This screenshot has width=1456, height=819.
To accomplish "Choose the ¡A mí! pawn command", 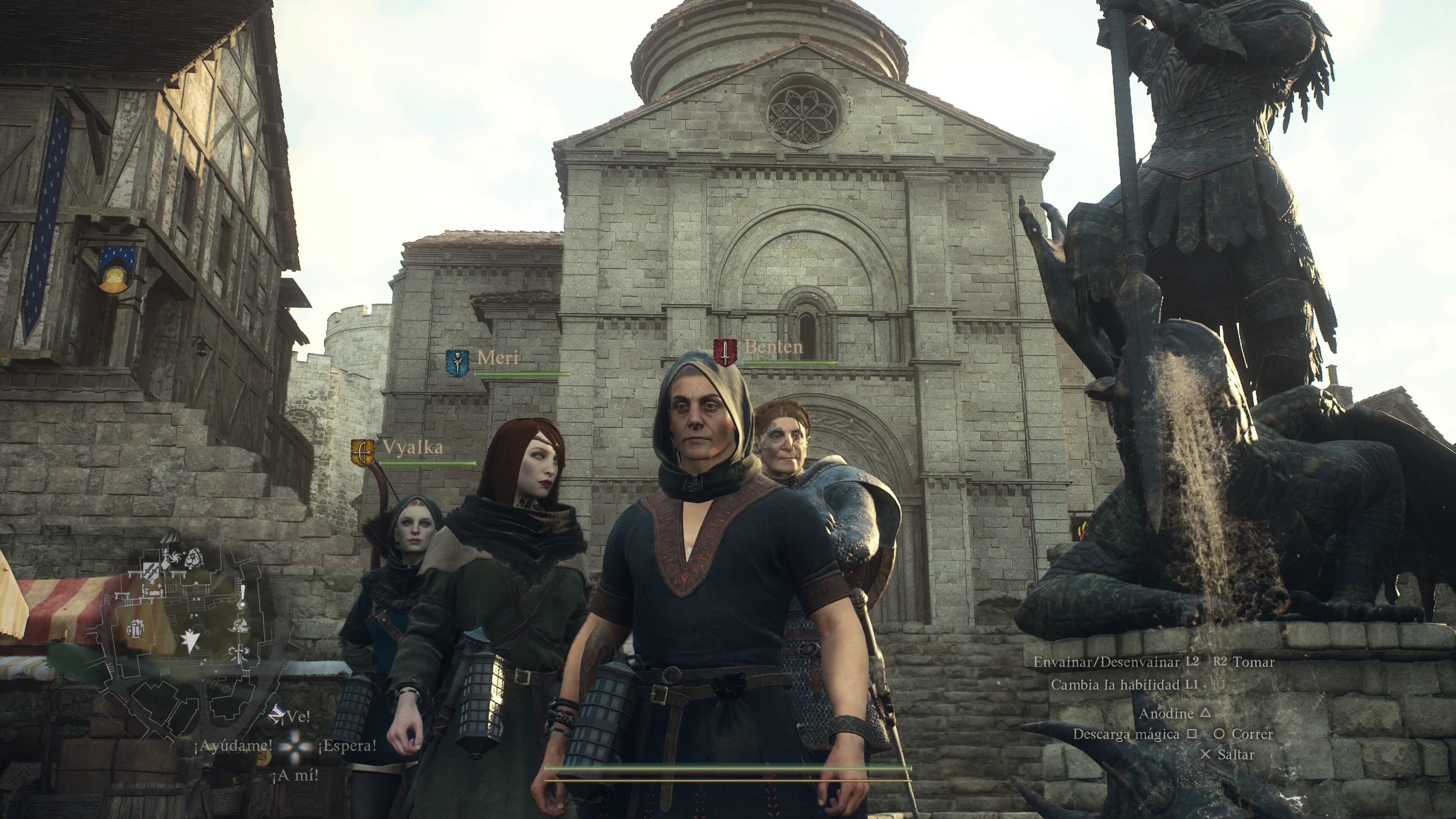I will 295,775.
